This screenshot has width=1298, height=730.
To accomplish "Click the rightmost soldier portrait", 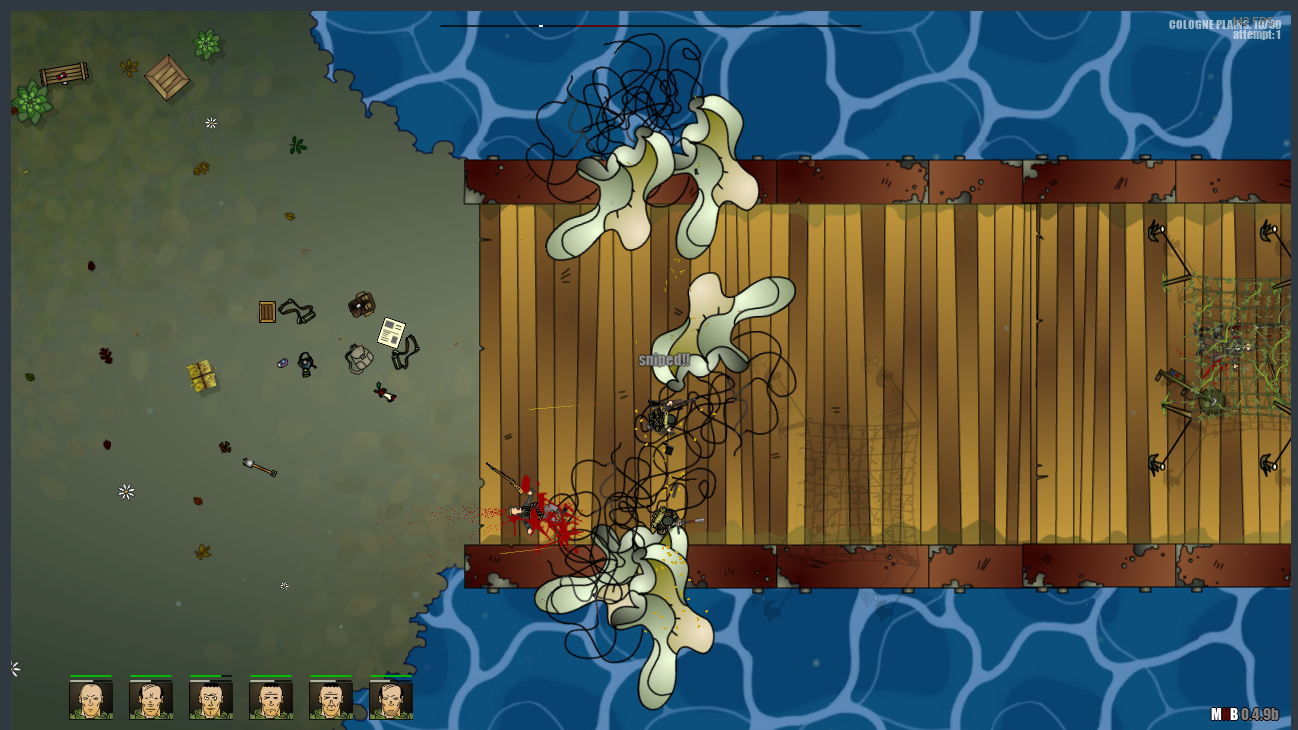I will 390,700.
